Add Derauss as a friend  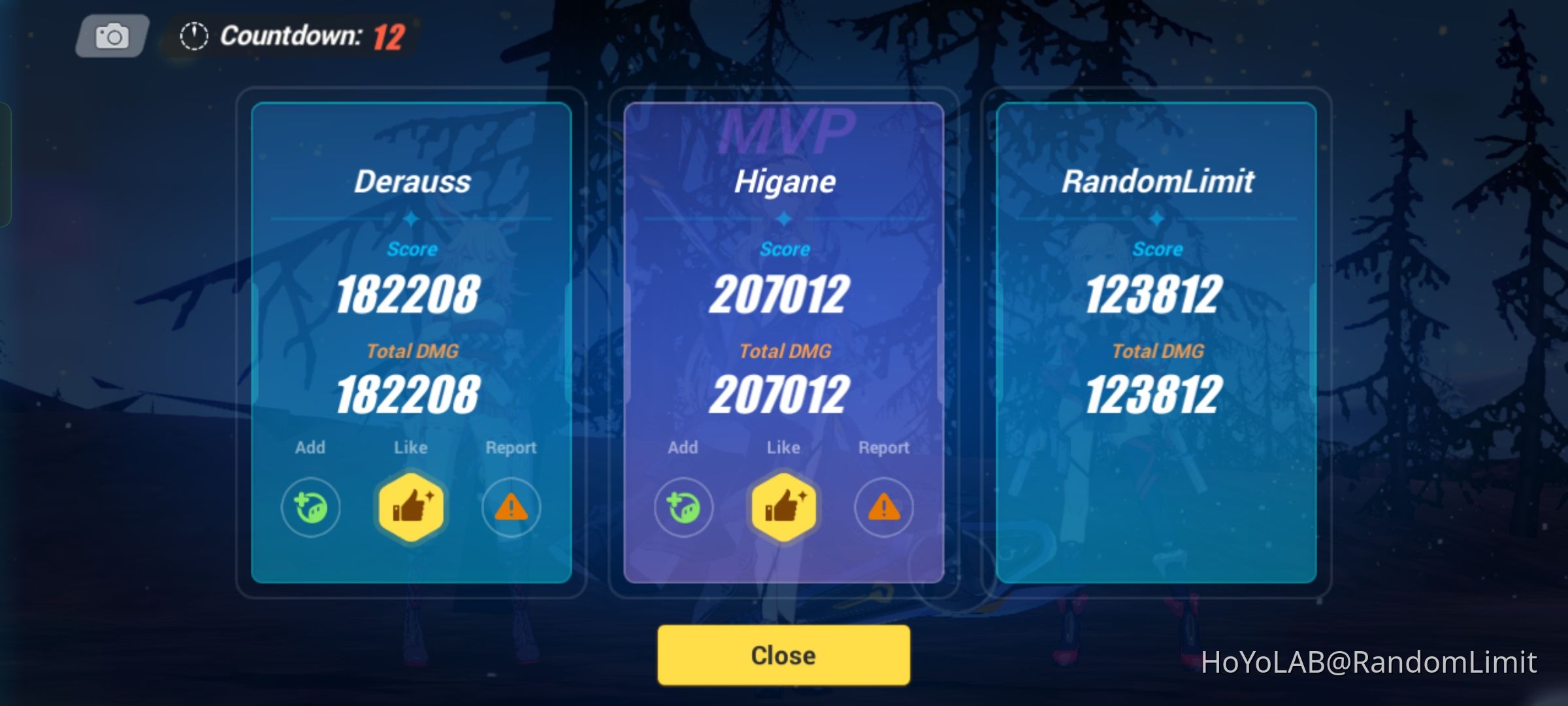coord(310,507)
